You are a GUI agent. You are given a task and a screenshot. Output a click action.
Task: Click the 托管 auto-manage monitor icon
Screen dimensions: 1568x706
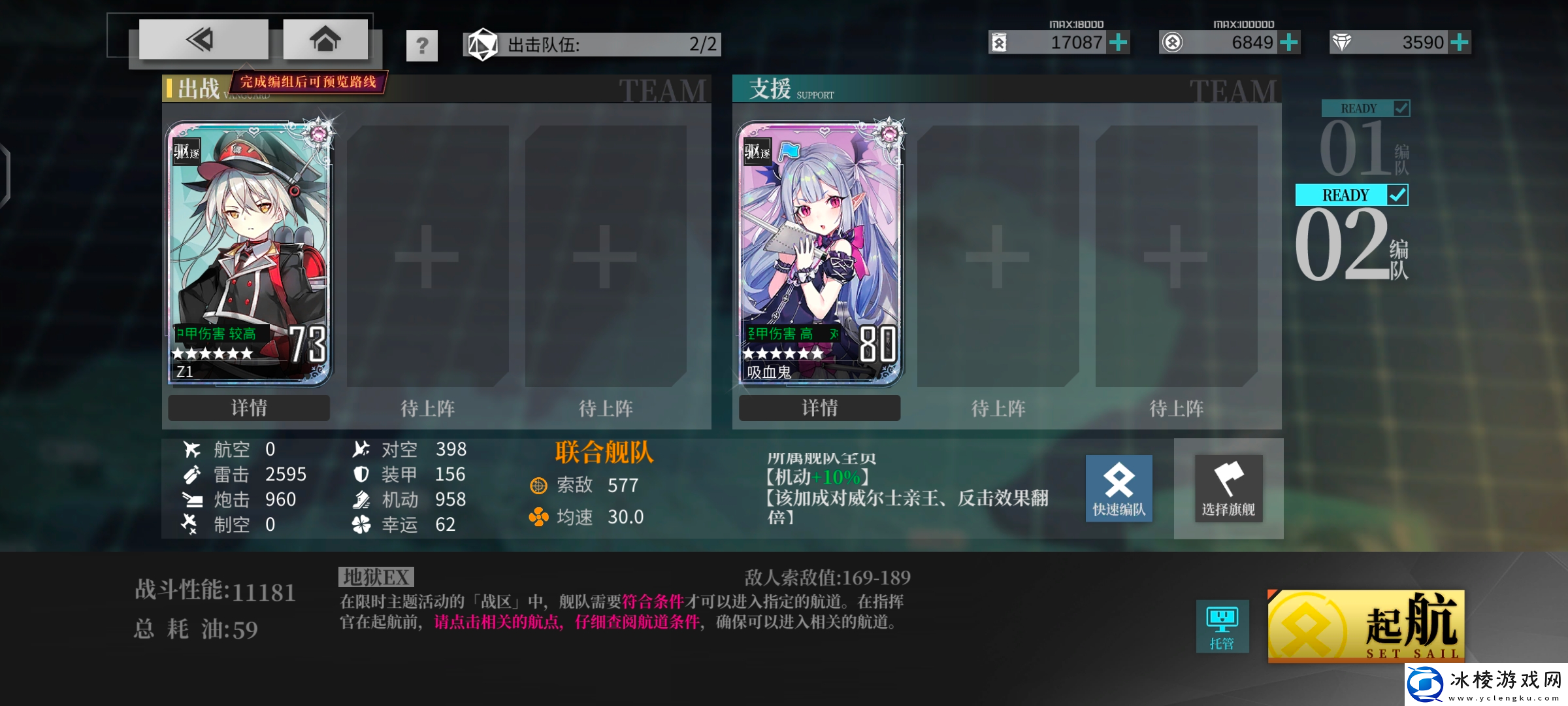tap(1222, 626)
